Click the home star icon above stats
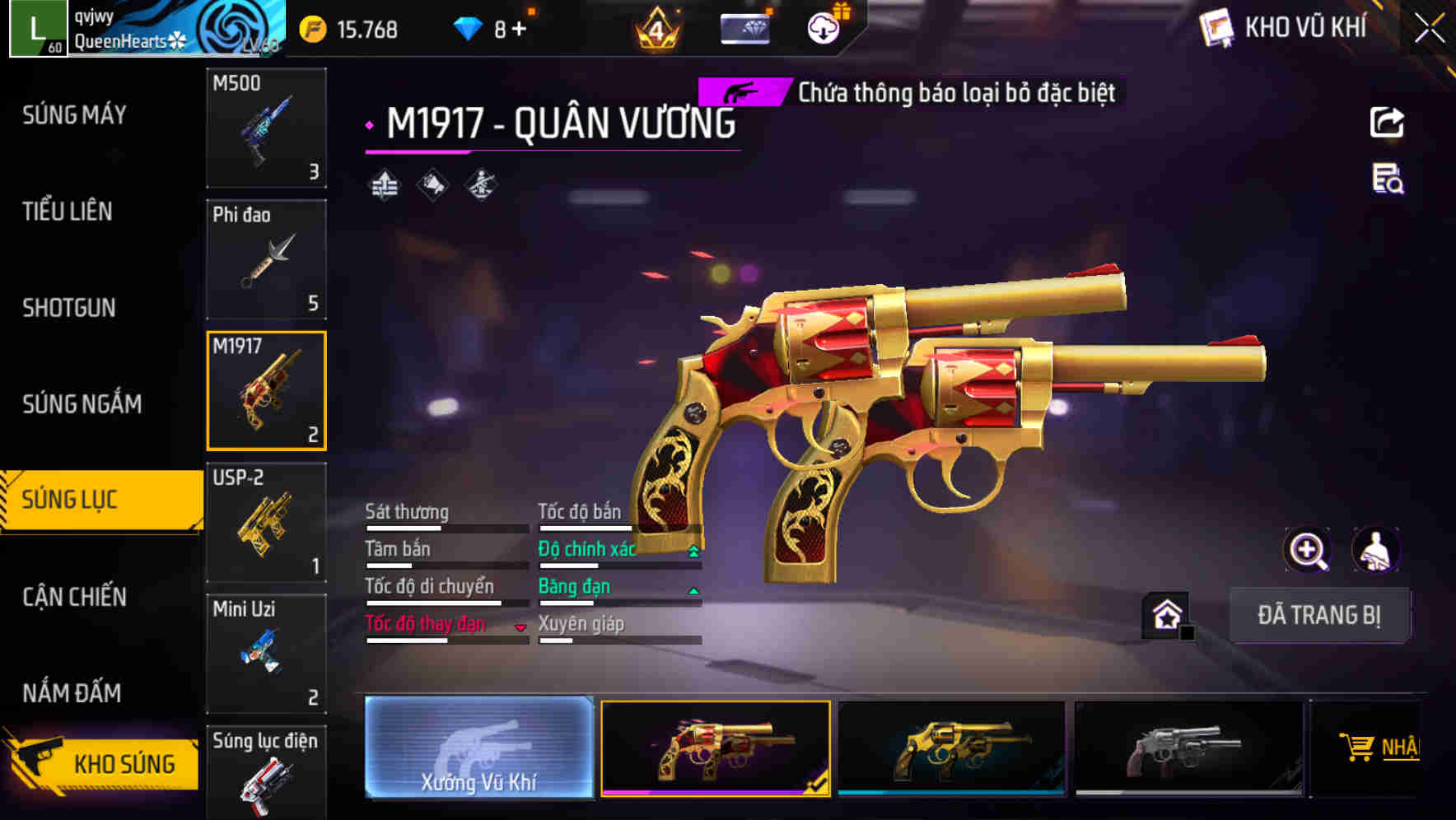Screen dimensions: 1456x820 click(1166, 614)
